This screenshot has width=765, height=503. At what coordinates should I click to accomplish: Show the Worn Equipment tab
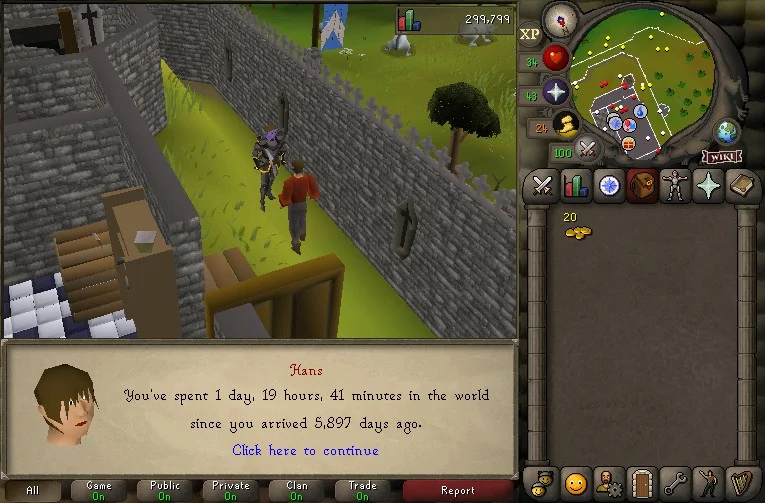tap(675, 185)
